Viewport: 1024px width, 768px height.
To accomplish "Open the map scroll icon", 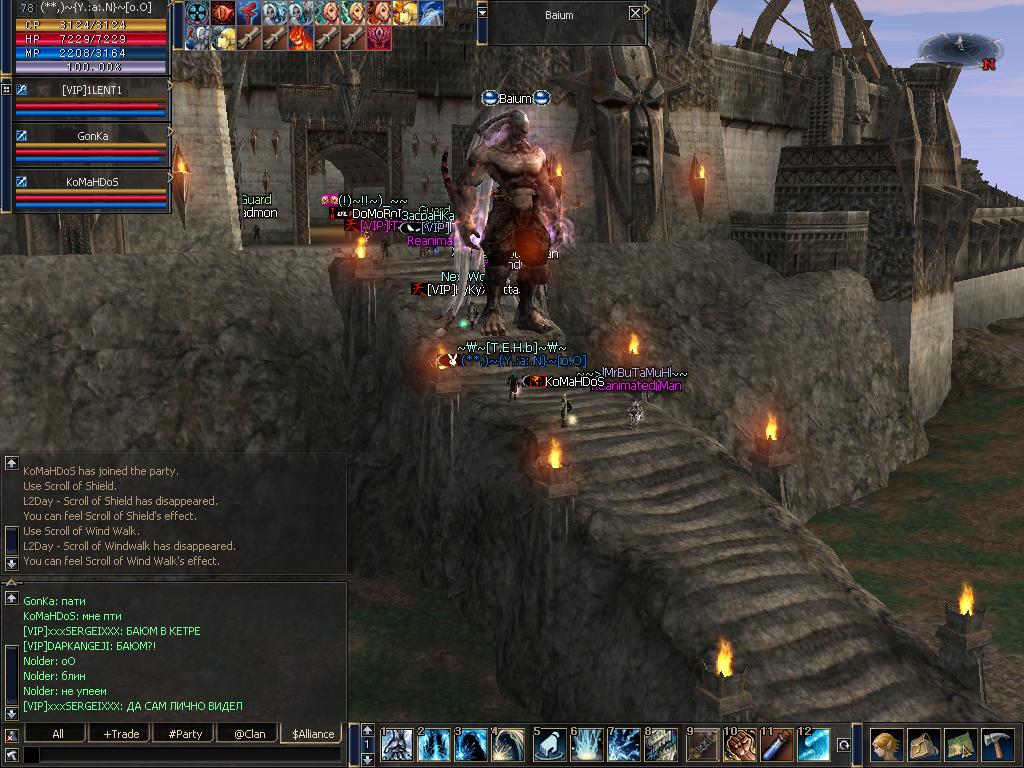I will point(960,746).
